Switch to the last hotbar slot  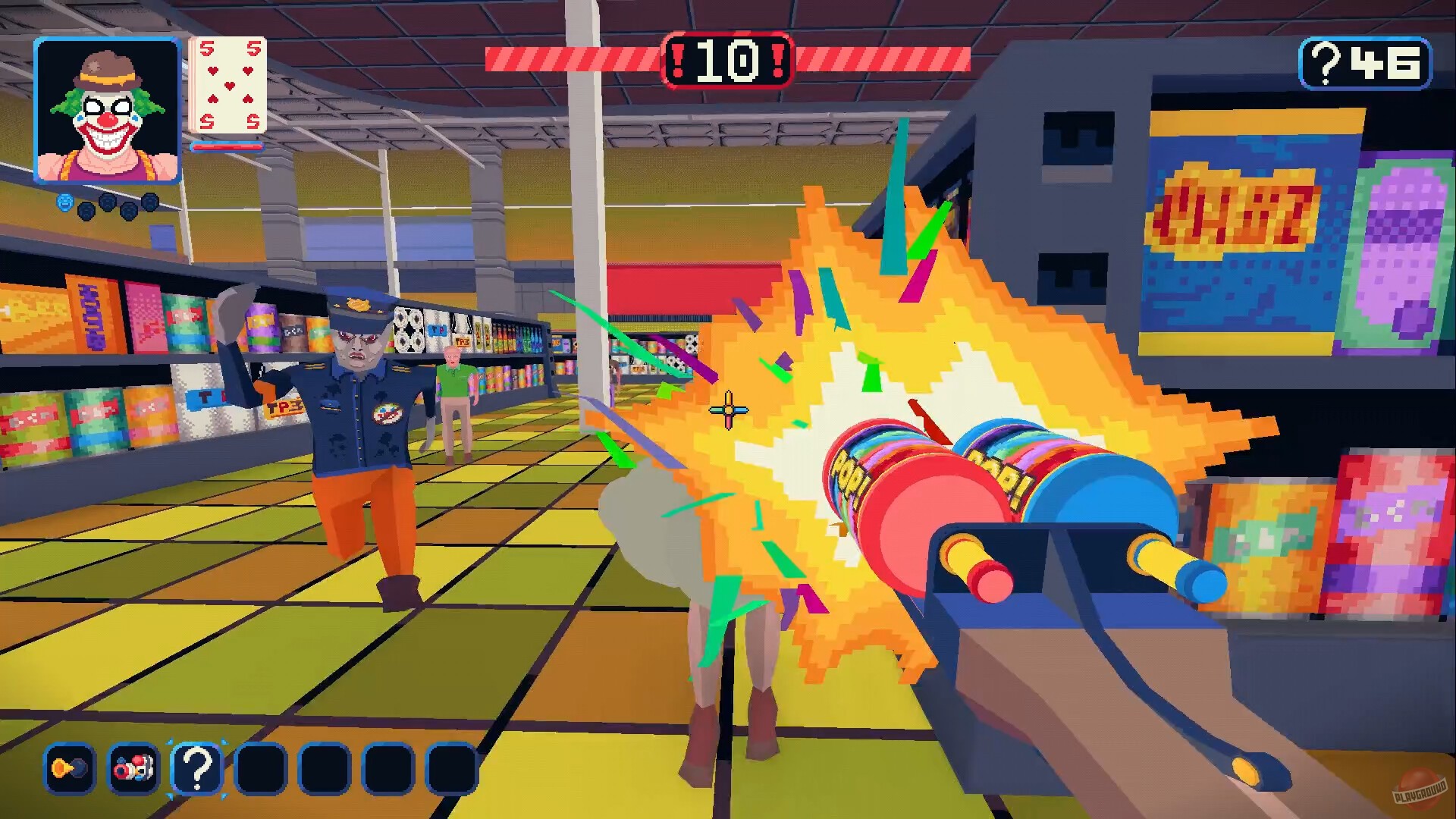coord(451,767)
